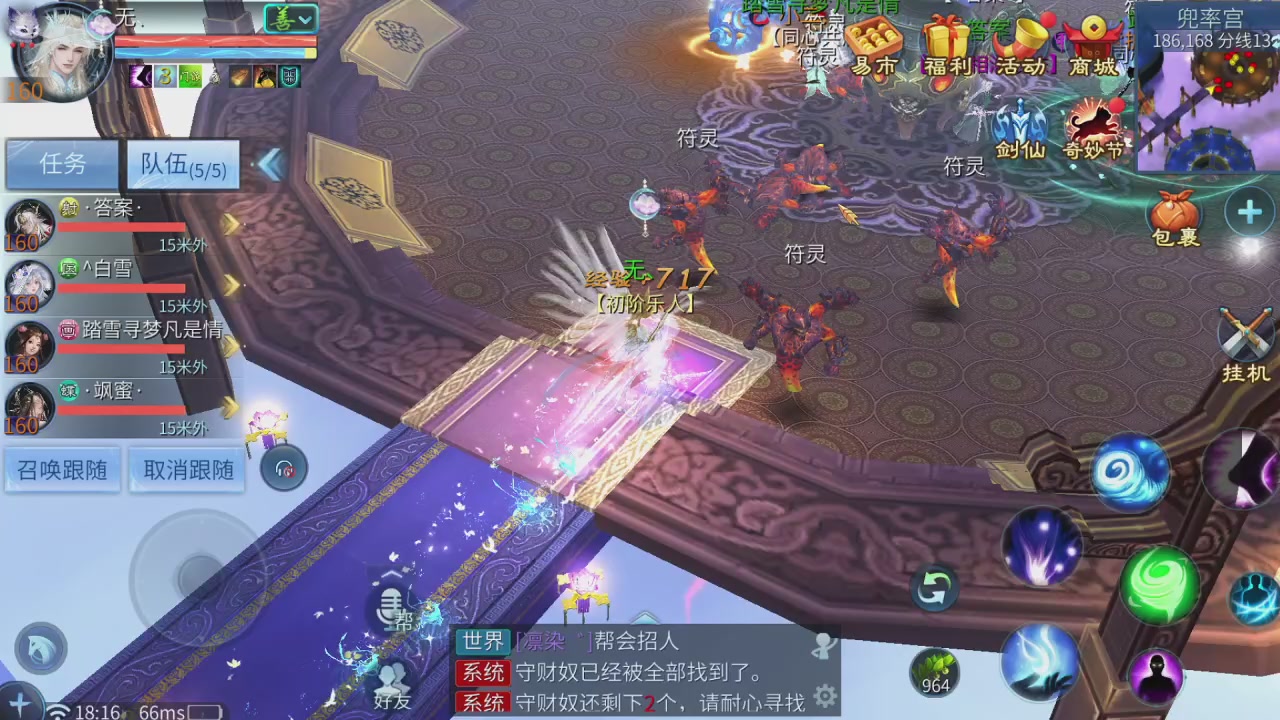Viewport: 1280px width, 720px height.
Task: Switch to the 队伍(5/5) tab
Action: pos(182,164)
